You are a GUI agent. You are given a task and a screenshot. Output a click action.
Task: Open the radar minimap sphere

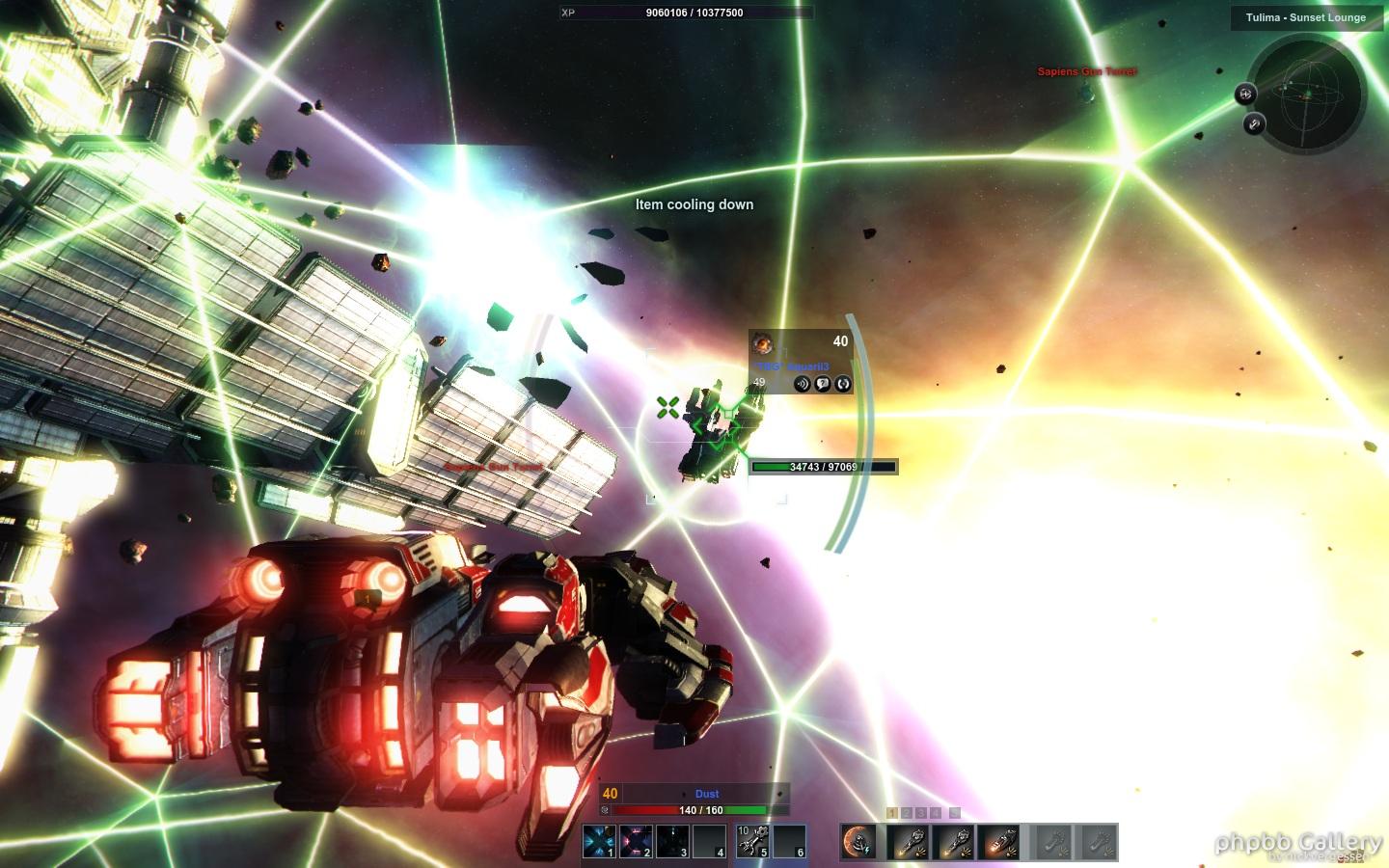[1309, 95]
